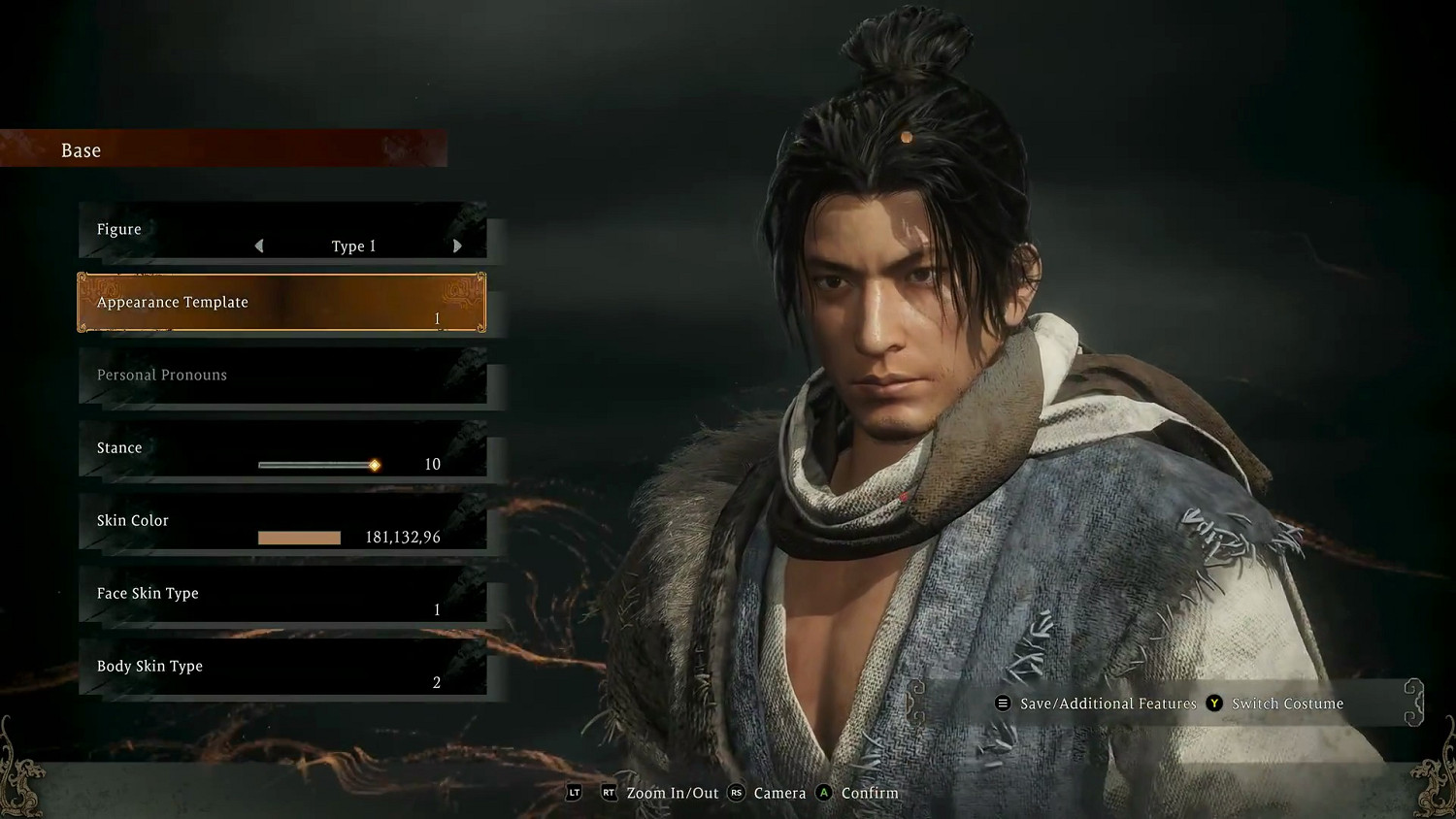
Task: Click the LT button icon in bottom bar
Action: point(574,793)
